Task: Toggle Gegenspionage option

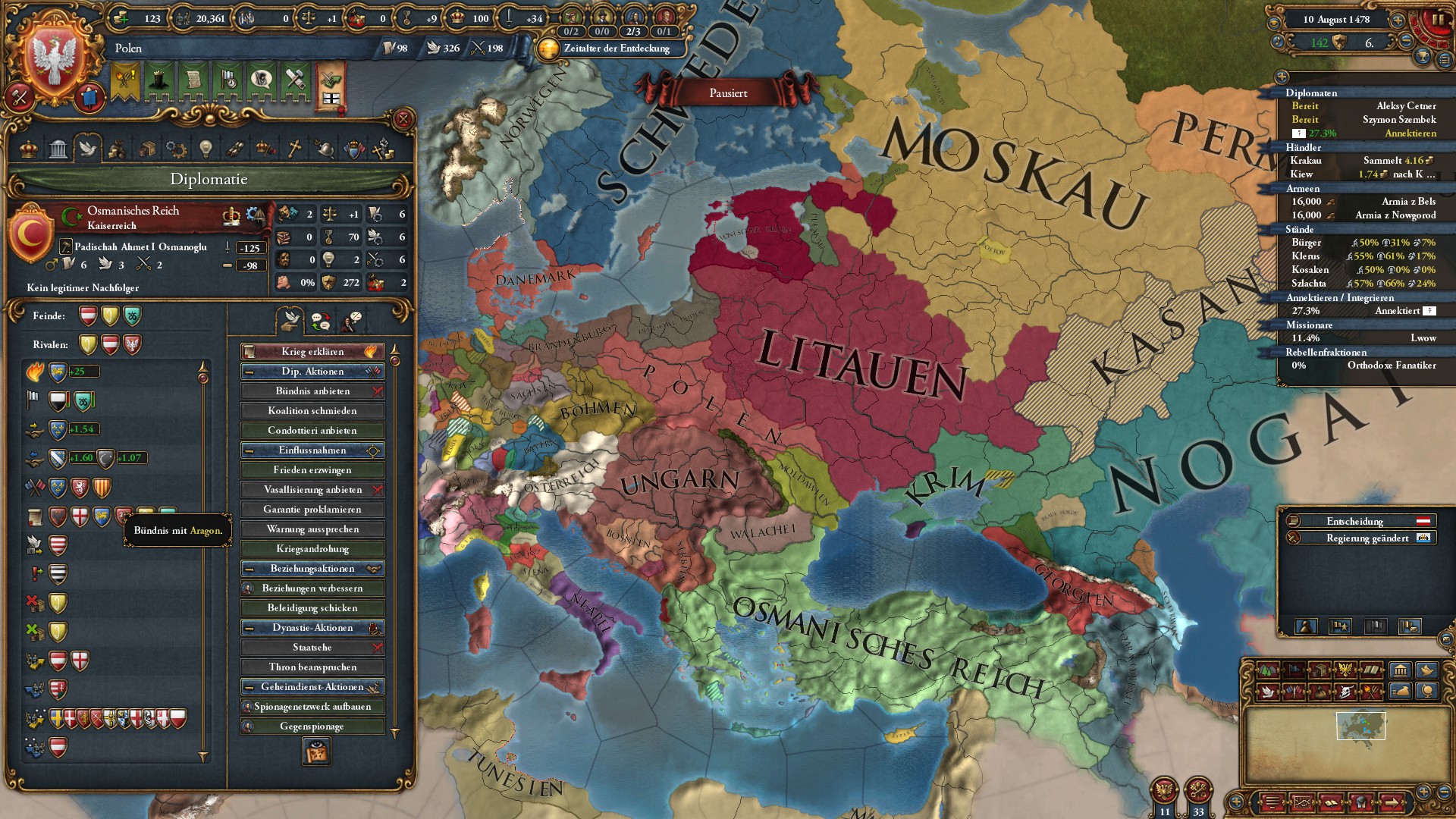Action: pos(312,726)
